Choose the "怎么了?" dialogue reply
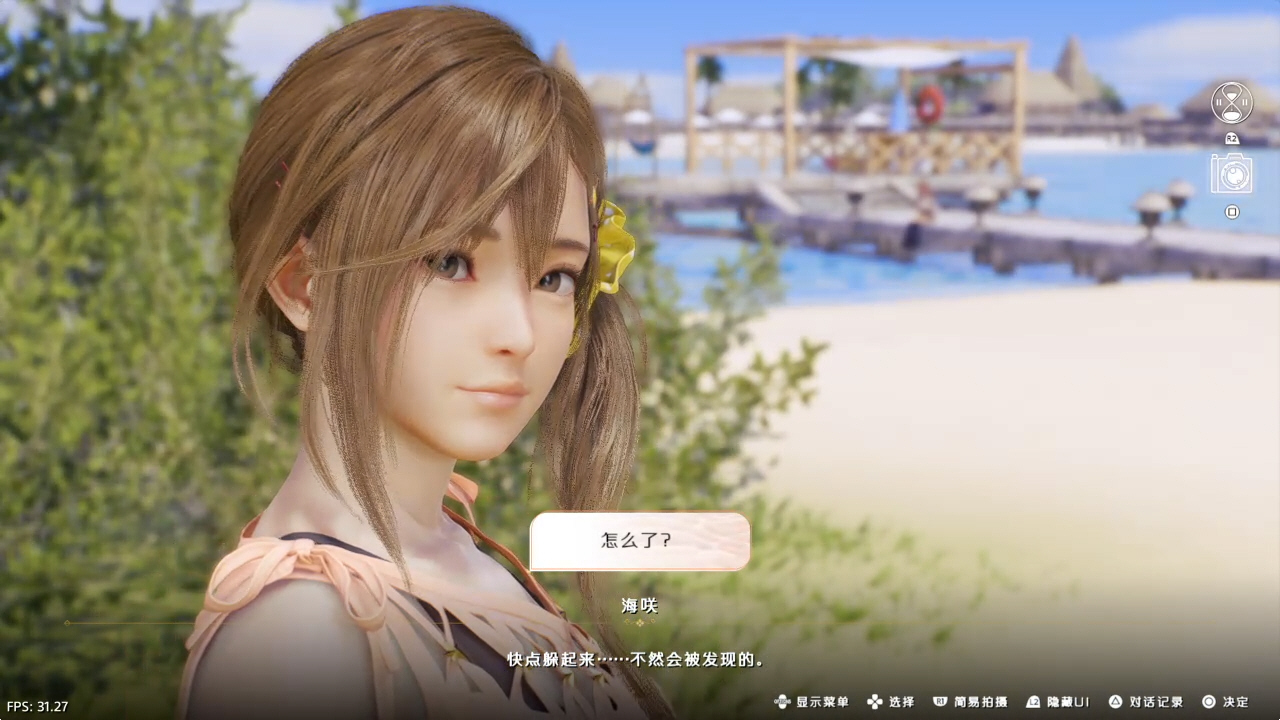 coord(639,541)
